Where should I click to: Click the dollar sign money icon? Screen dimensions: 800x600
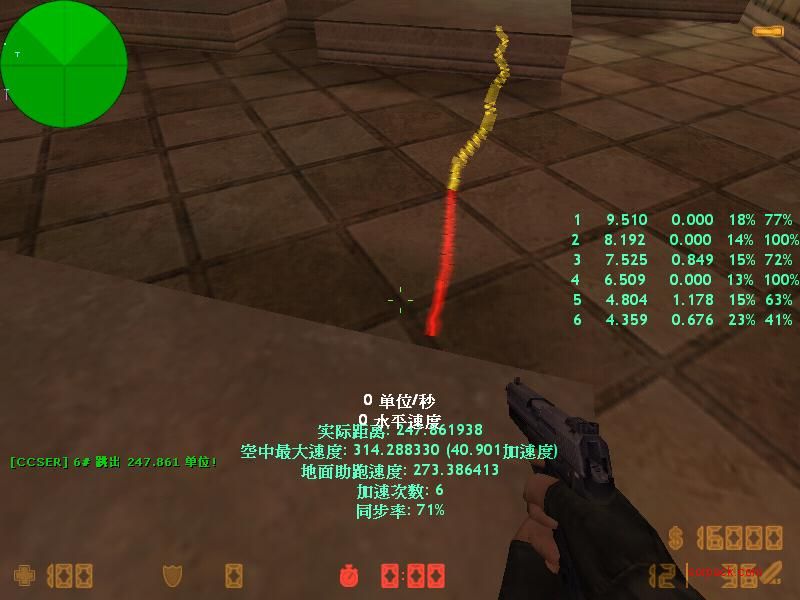click(x=677, y=538)
